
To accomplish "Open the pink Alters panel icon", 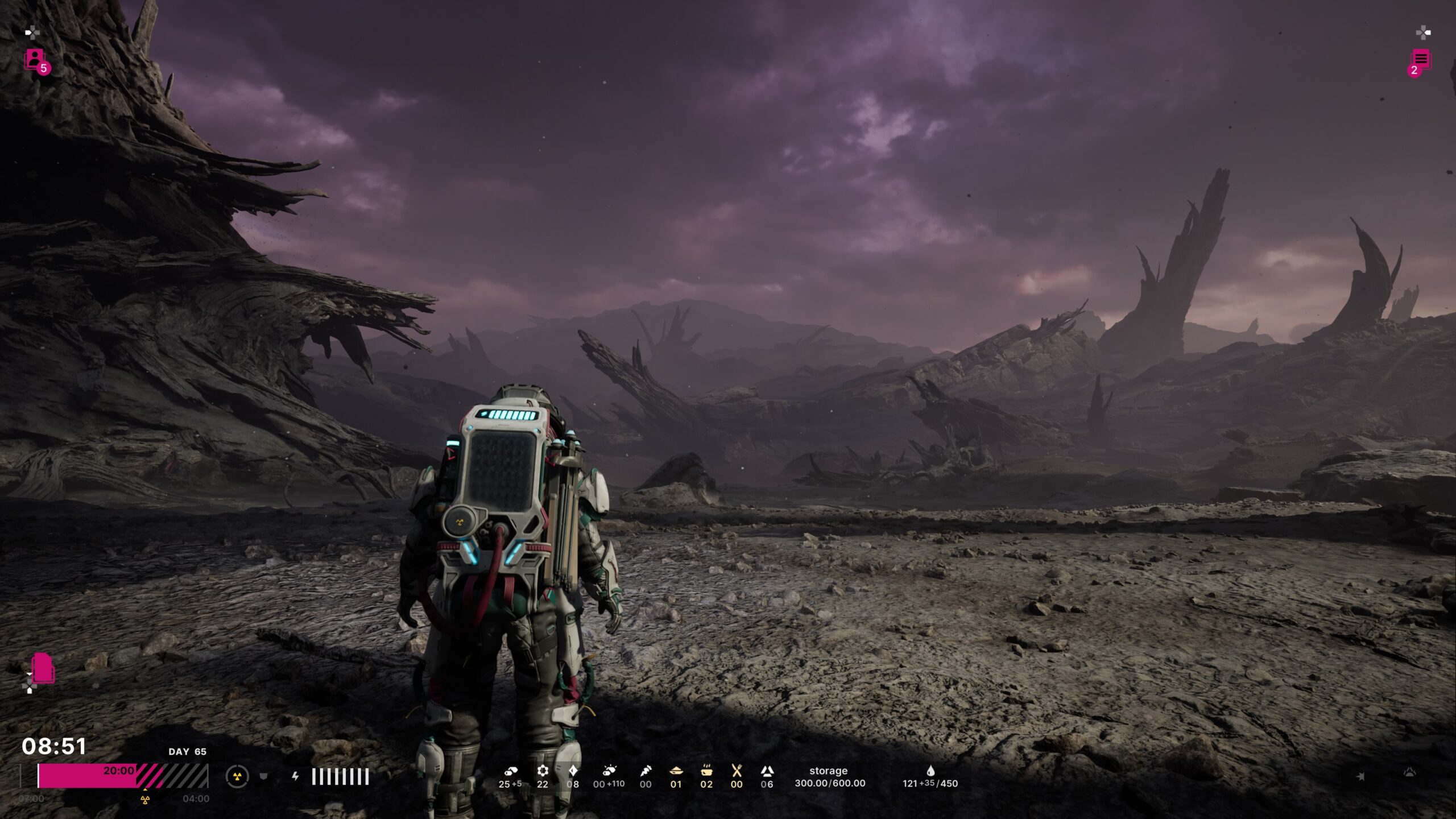I will coord(36,60).
